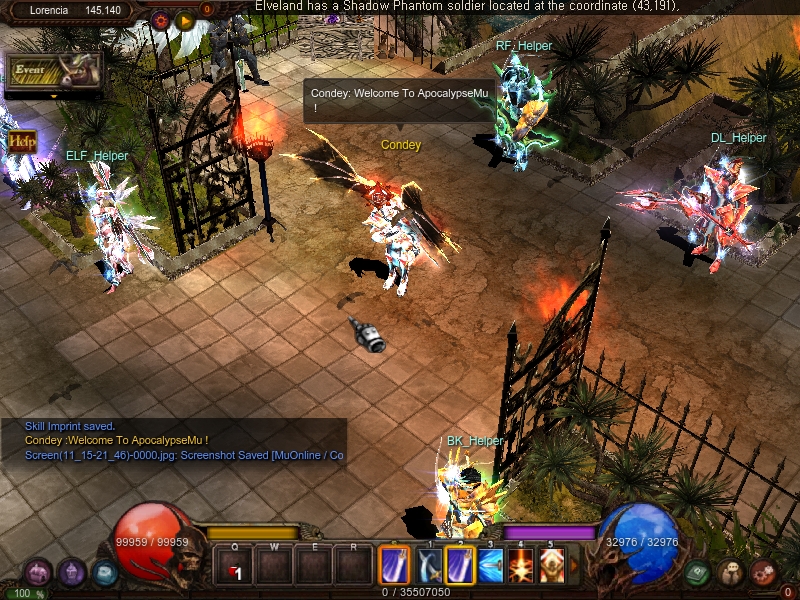Screen dimensions: 800x600
Task: Use the fiery burst skill in slot 4
Action: [x=521, y=567]
